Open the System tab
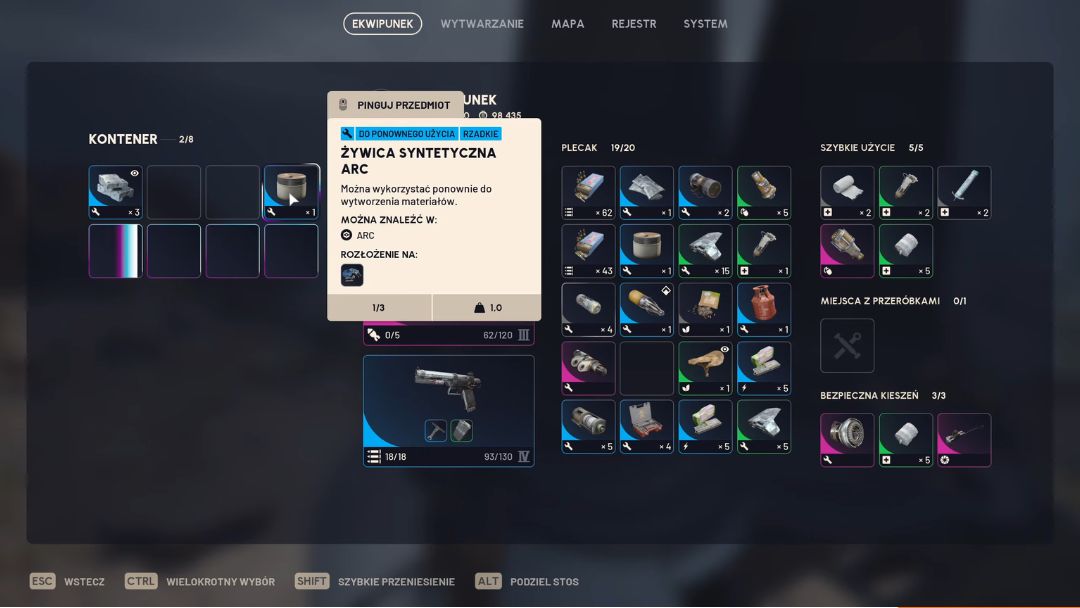1080x608 pixels. [705, 24]
